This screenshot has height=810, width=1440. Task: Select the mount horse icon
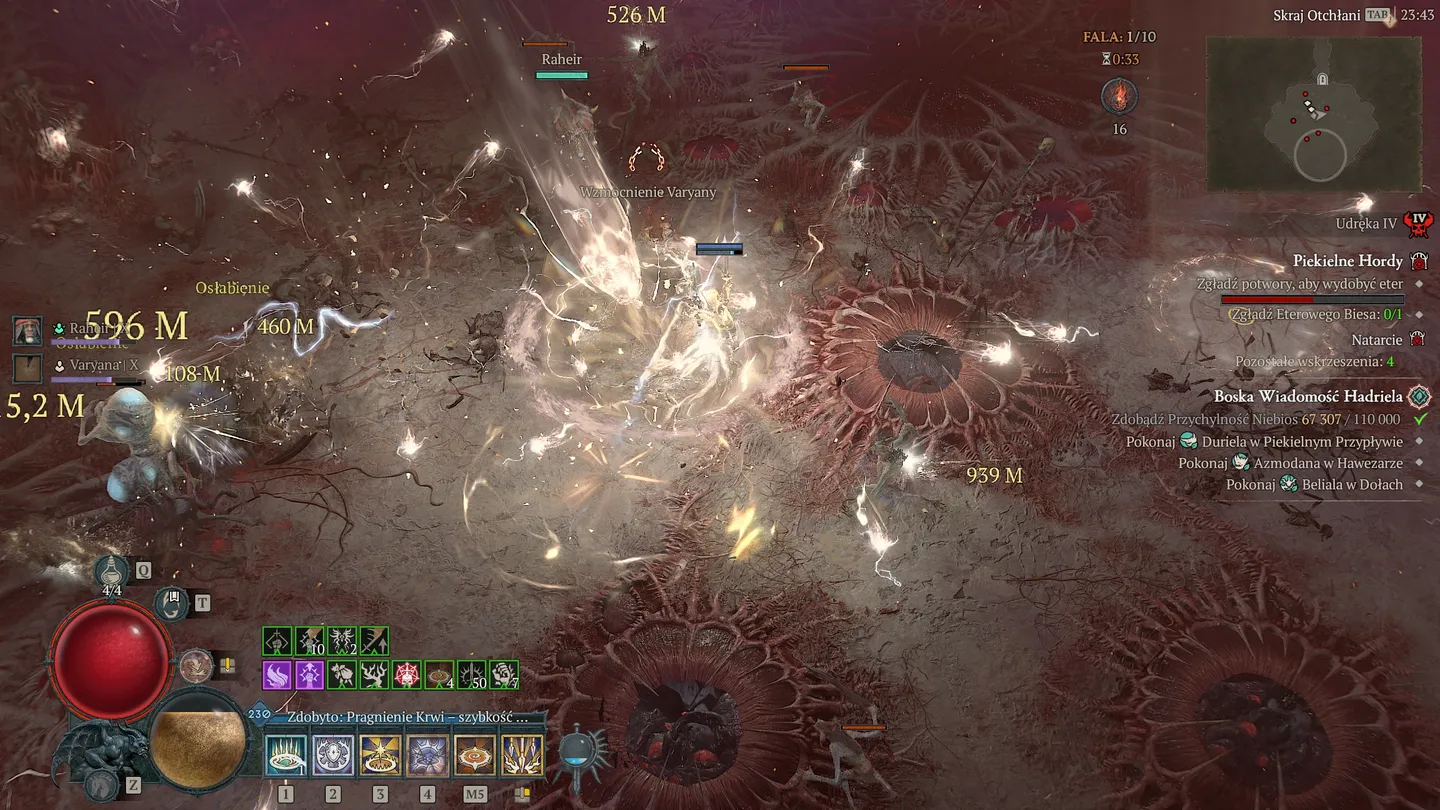pos(100,785)
